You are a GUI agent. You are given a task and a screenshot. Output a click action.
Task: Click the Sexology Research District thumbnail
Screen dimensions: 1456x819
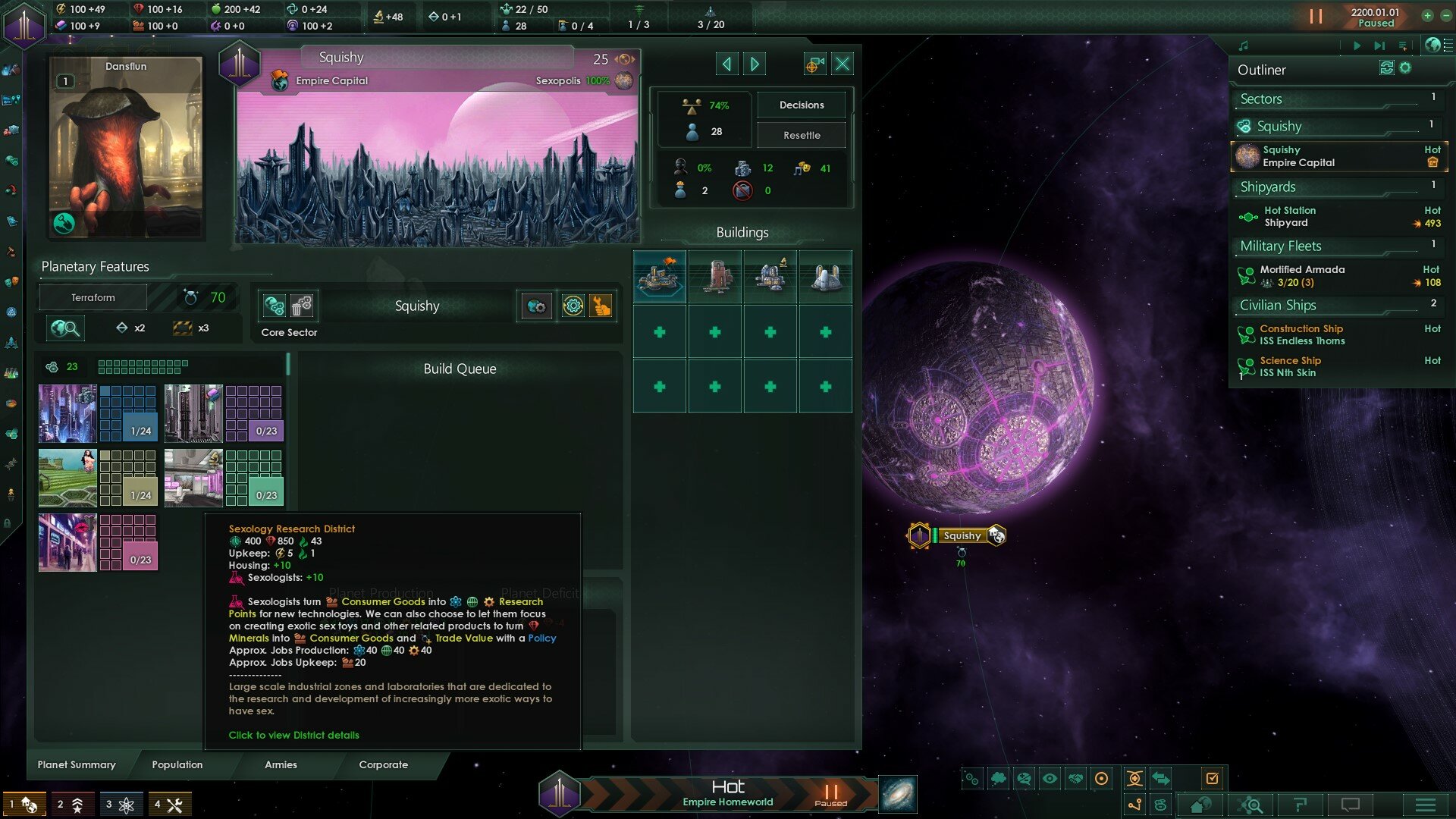(67, 543)
